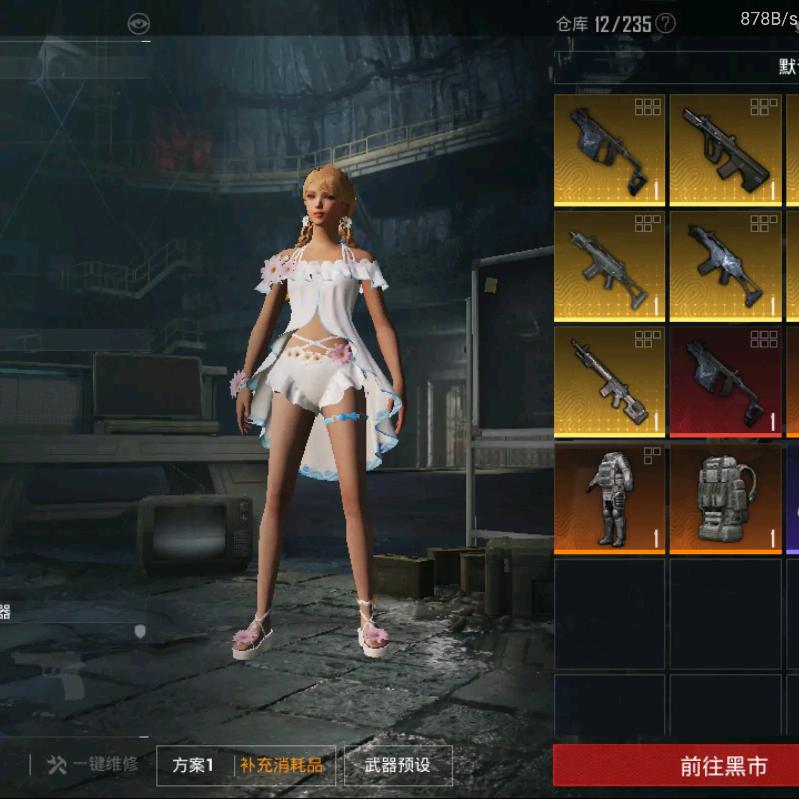Open weapon presets (武器预设)
The image size is (799, 799).
[x=397, y=766]
